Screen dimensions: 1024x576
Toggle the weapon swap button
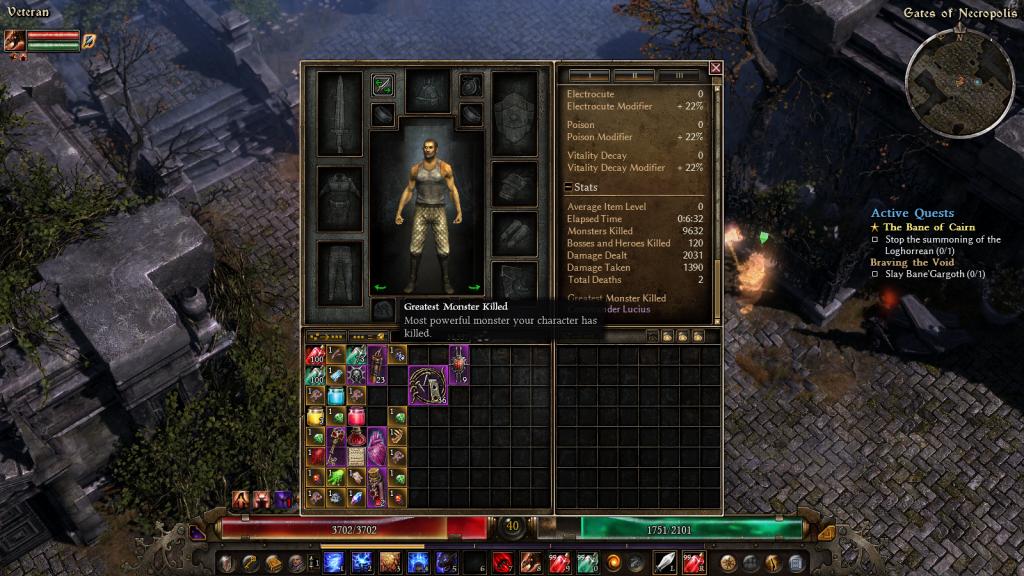tap(382, 85)
